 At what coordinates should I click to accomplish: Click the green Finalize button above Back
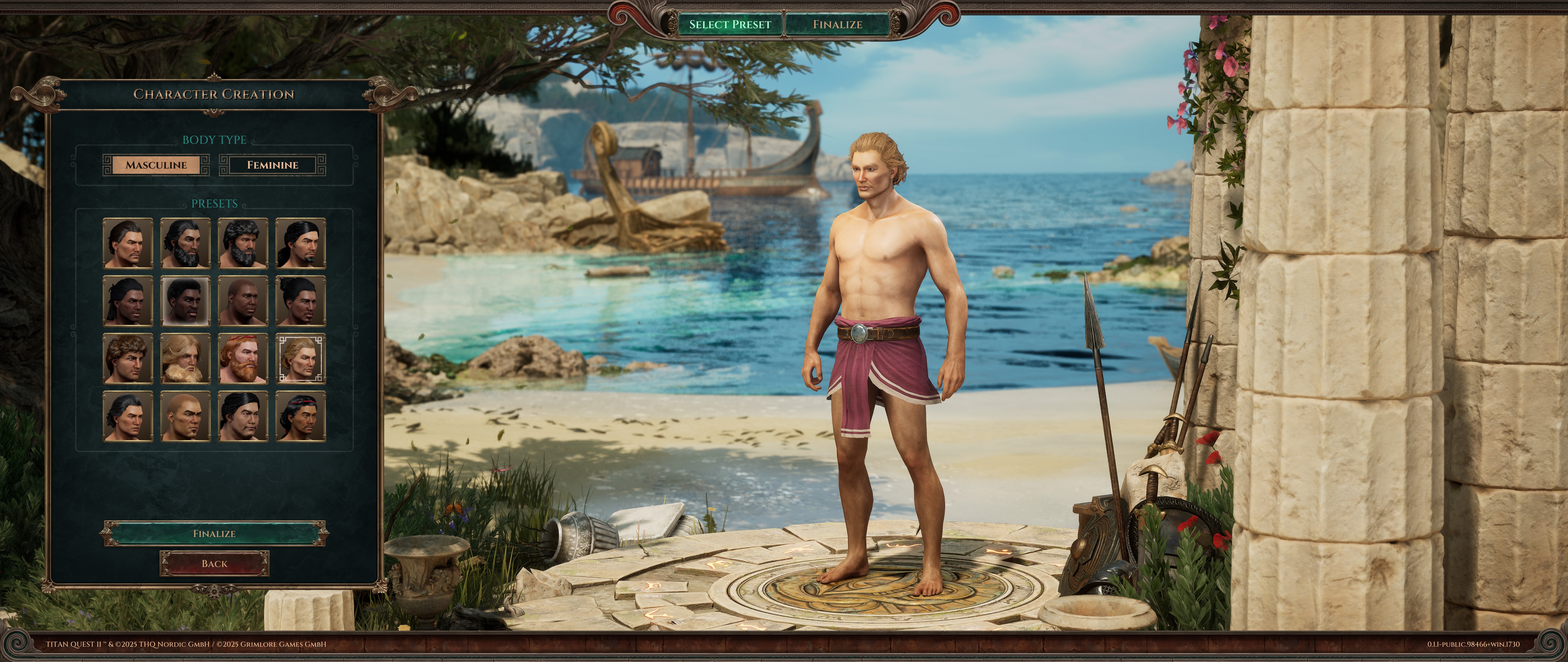[214, 534]
